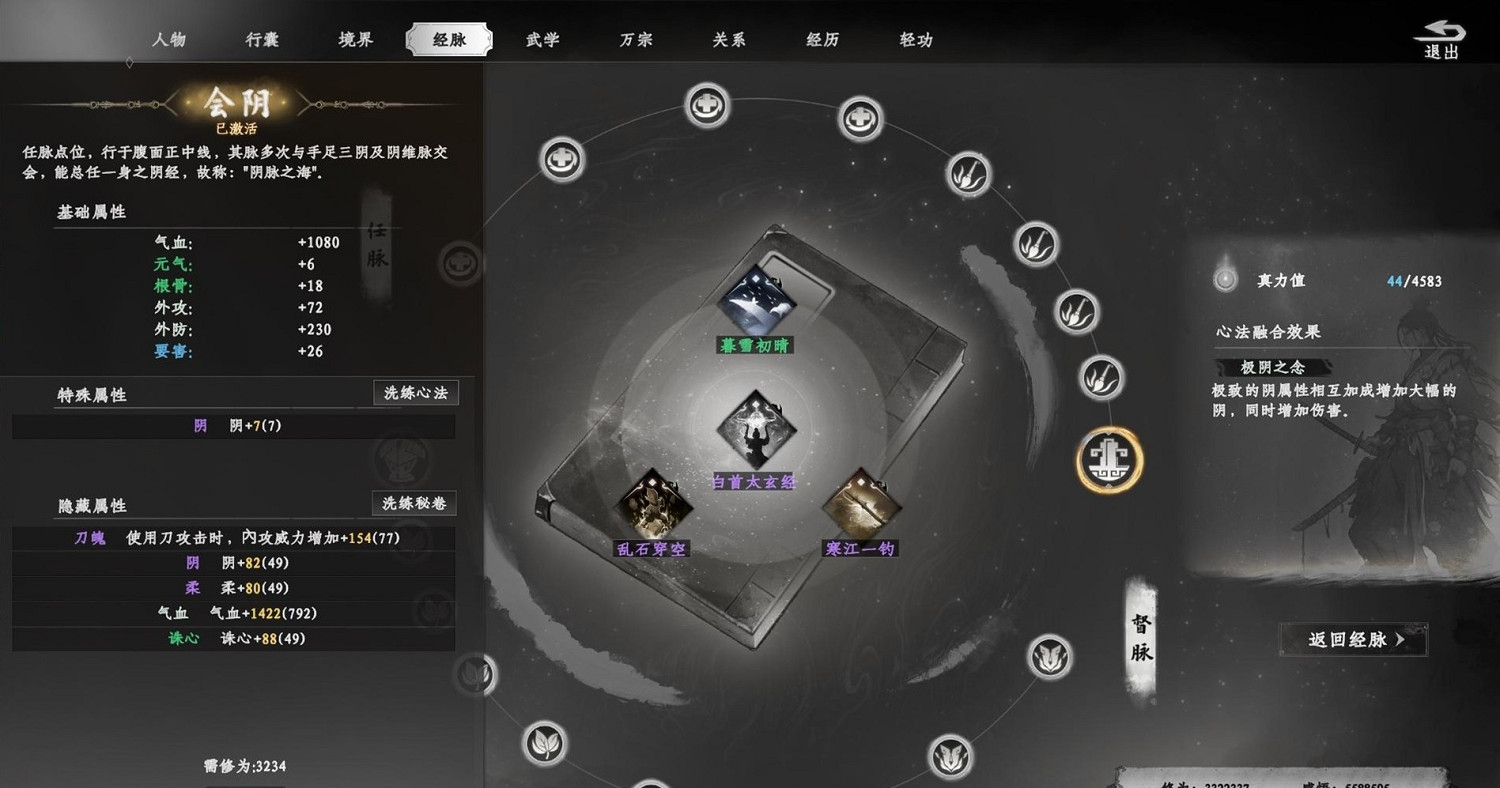Select the highlighted golden meridian node

(1109, 460)
